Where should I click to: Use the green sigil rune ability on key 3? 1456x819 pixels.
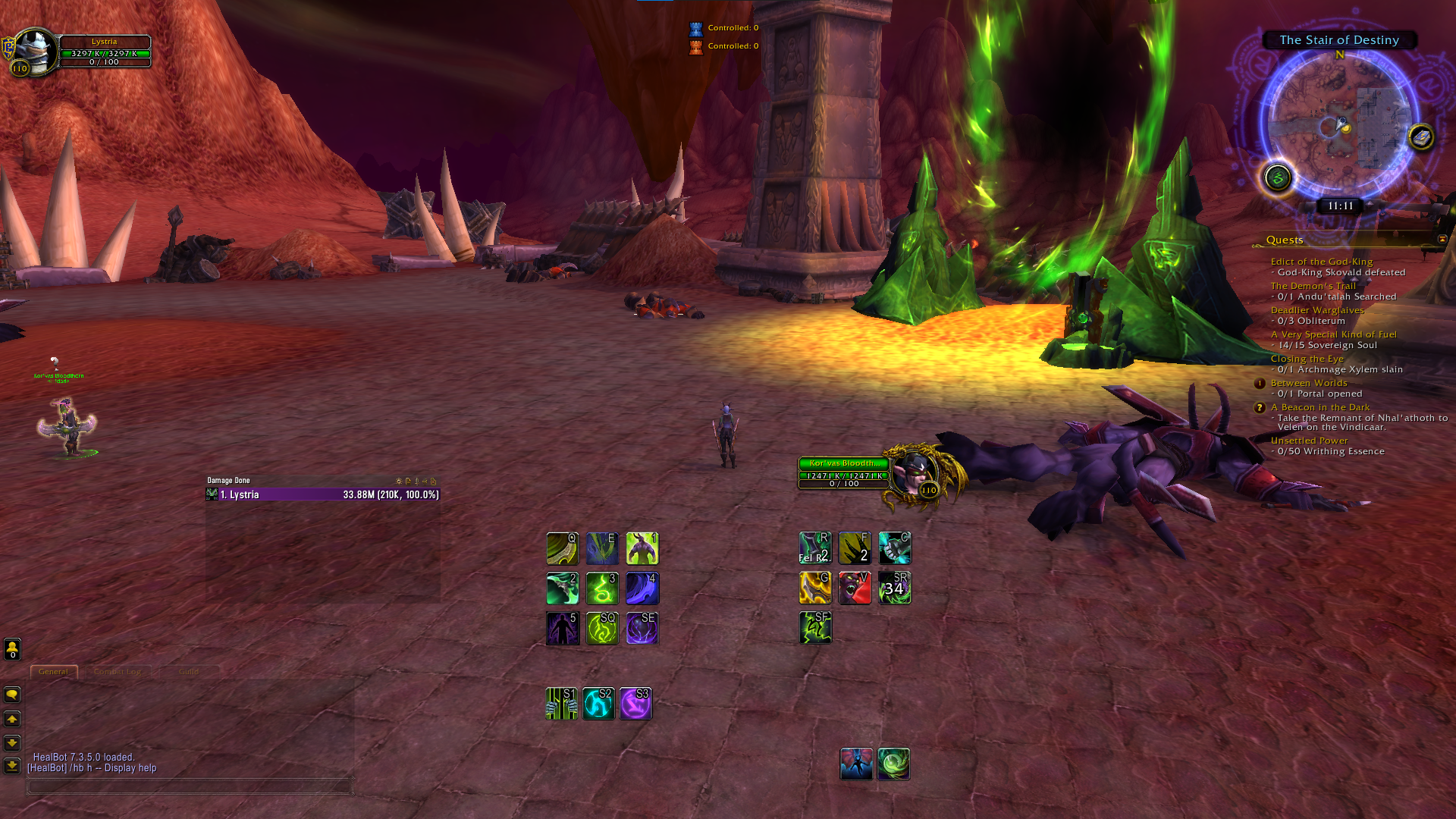(602, 588)
